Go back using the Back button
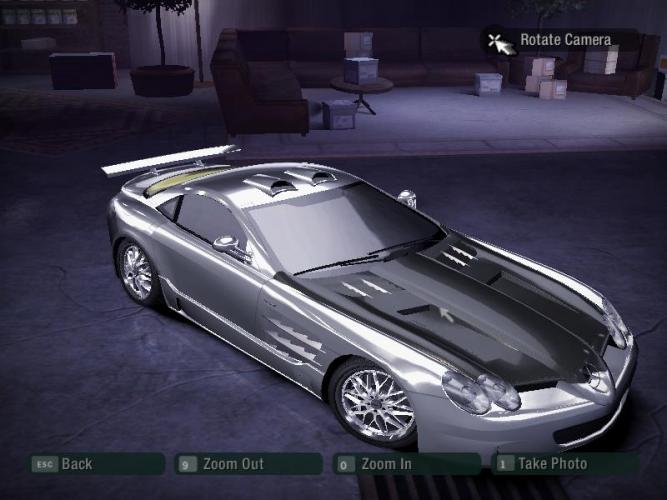 (76, 464)
